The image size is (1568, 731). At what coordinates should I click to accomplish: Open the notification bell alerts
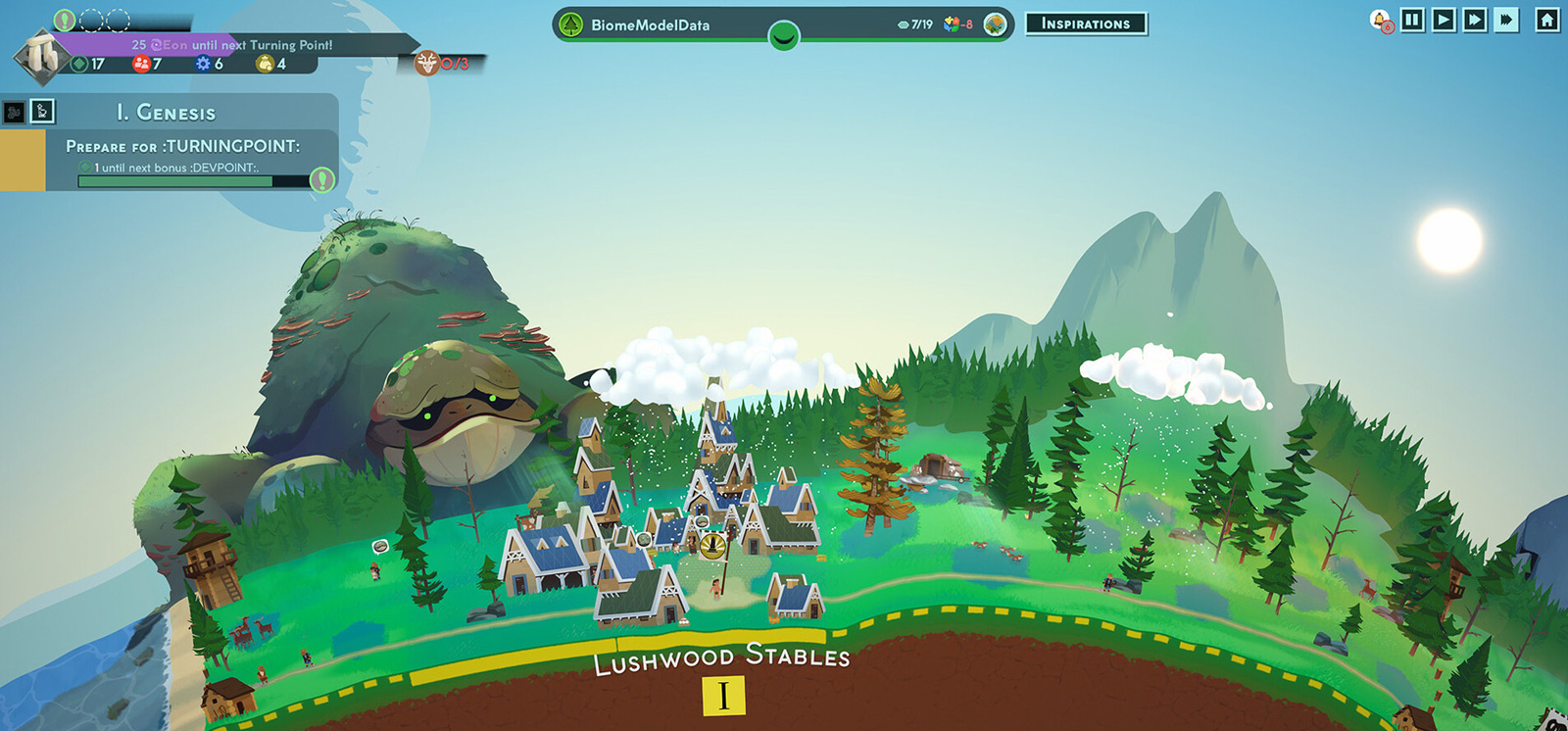click(x=1380, y=21)
